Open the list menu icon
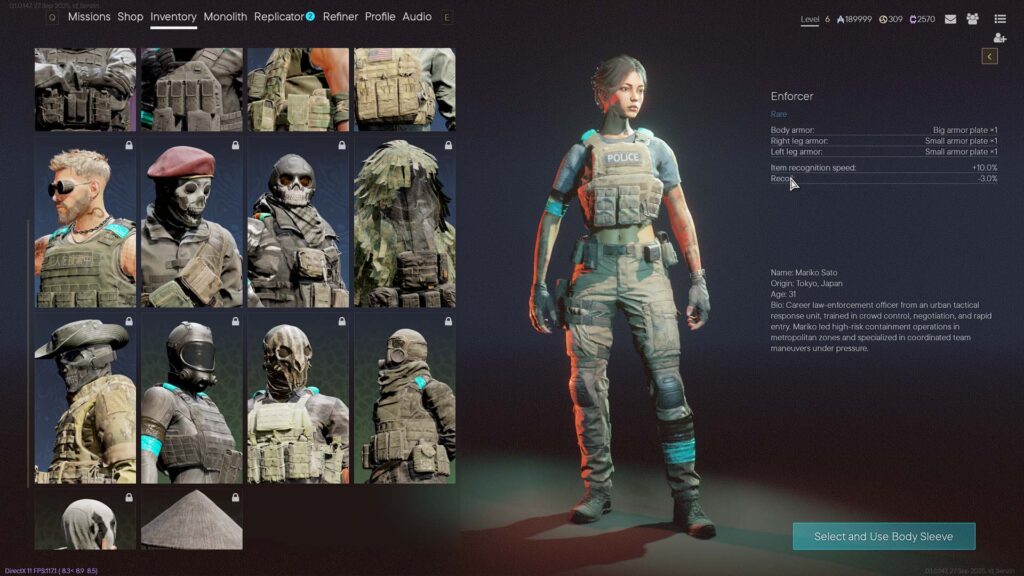The image size is (1024, 576). tap(1000, 19)
